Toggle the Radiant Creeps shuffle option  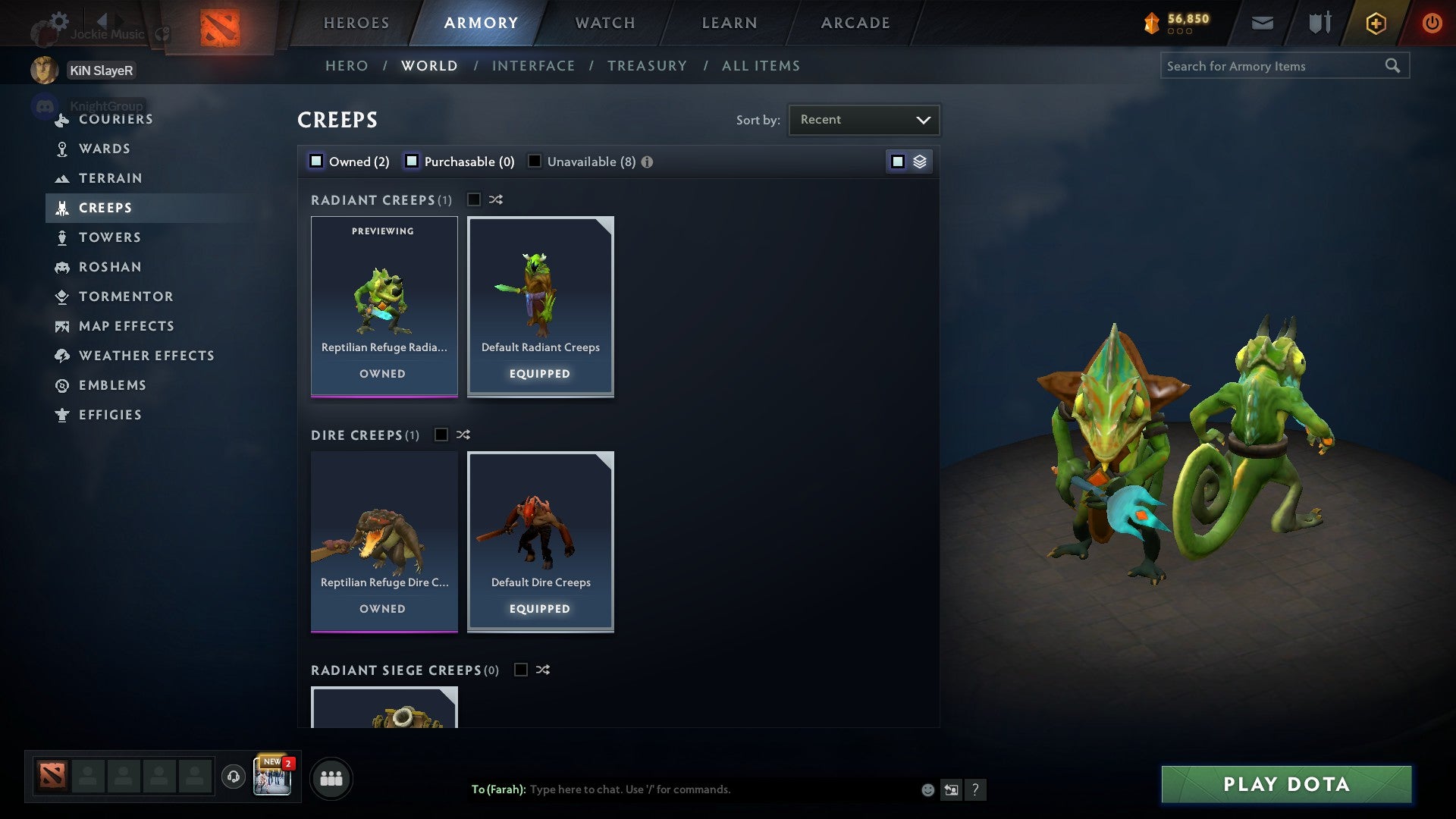click(x=495, y=199)
